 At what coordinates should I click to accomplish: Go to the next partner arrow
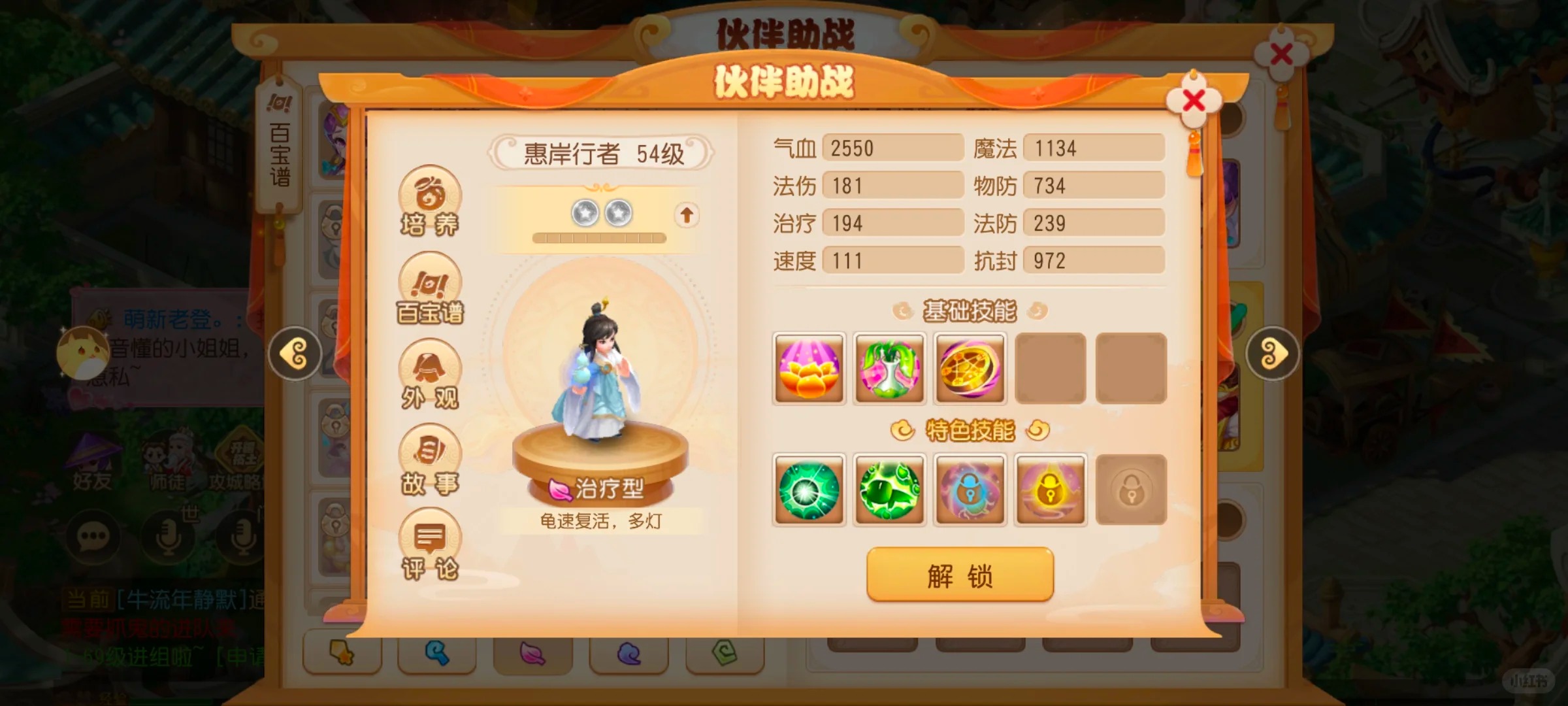click(x=1272, y=354)
